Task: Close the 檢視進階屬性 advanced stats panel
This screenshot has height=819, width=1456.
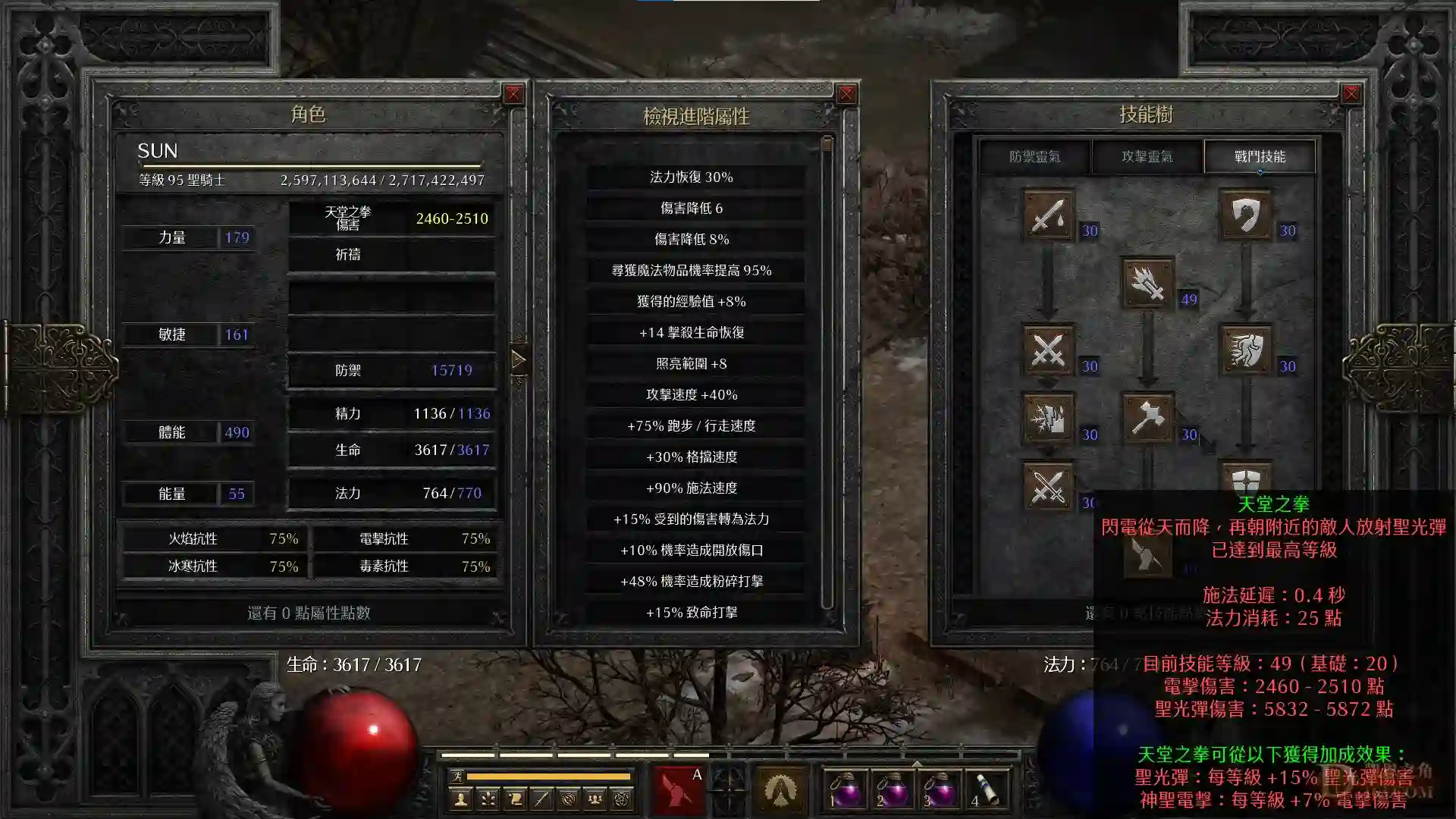Action: tap(846, 94)
